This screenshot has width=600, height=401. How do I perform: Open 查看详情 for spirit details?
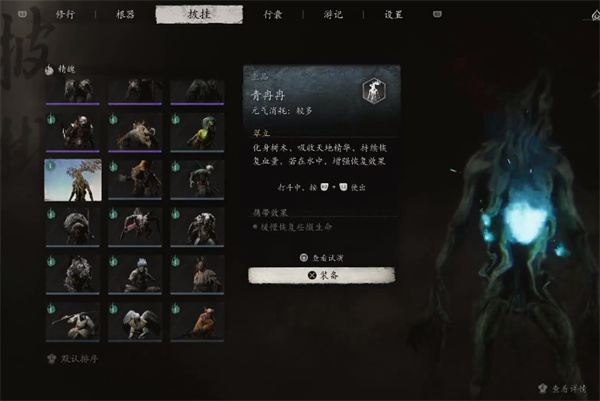click(569, 386)
